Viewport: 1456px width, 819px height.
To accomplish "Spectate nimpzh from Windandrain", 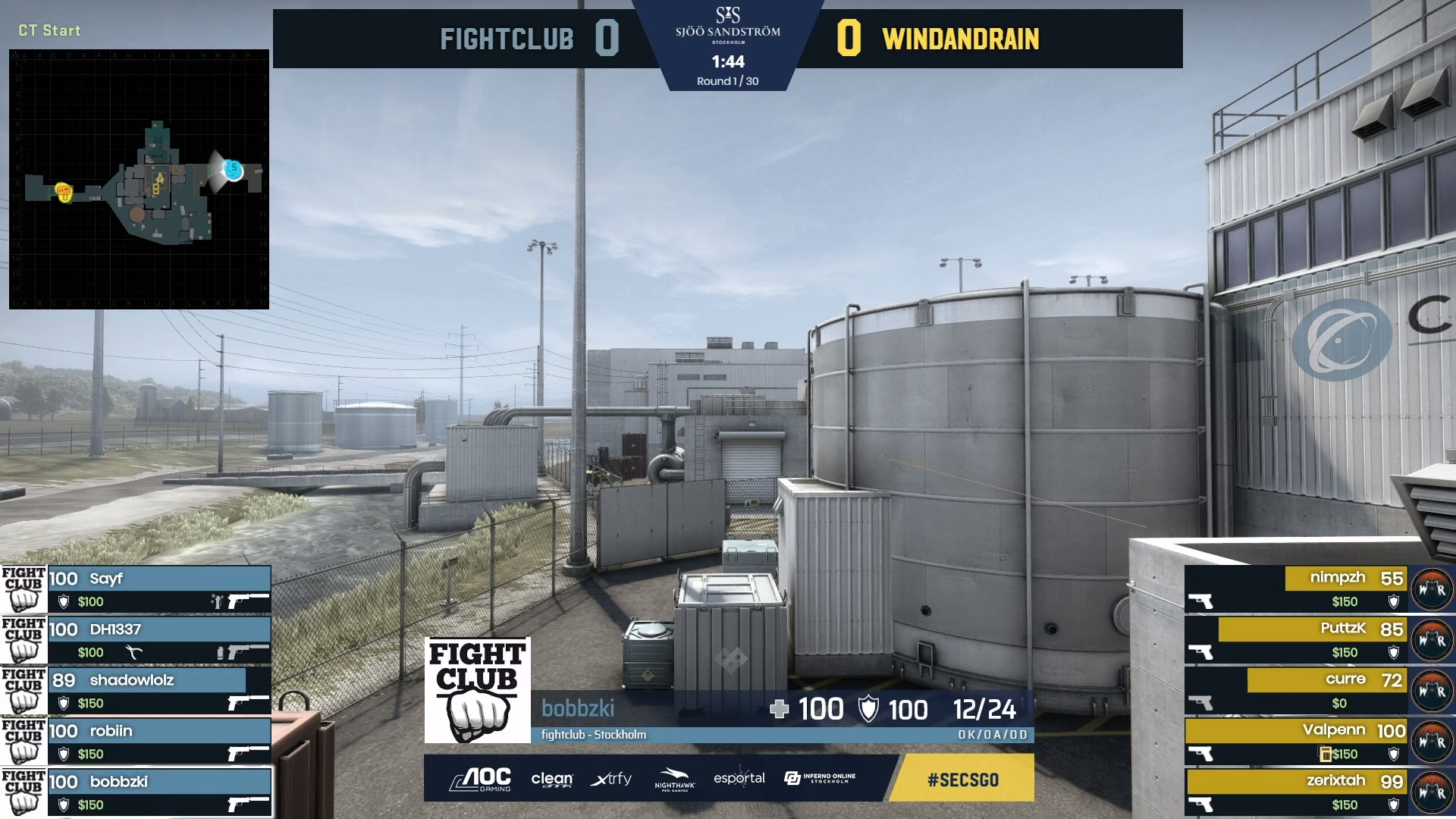I will coord(1297,589).
